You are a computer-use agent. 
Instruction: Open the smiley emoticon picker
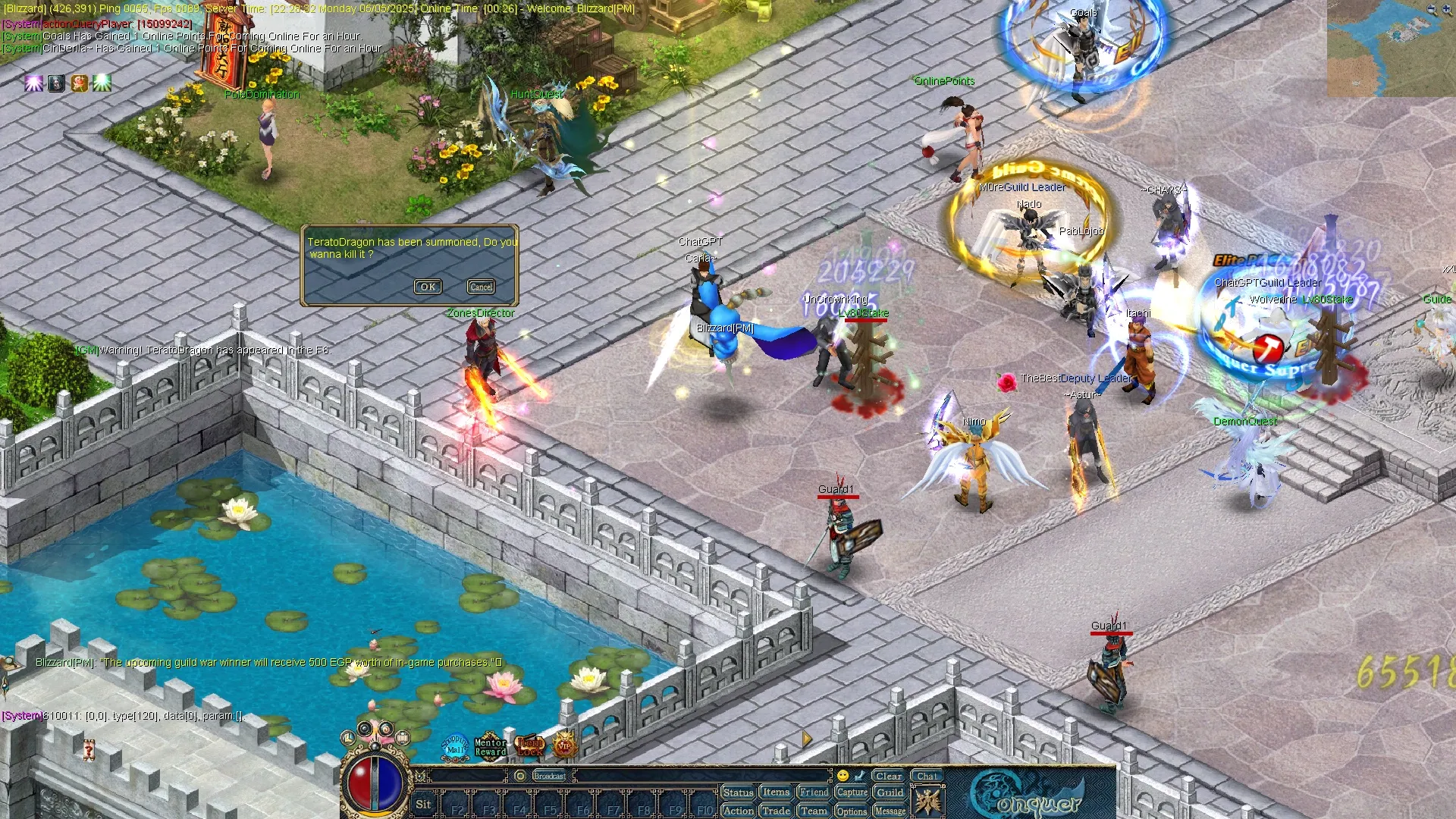(x=843, y=776)
